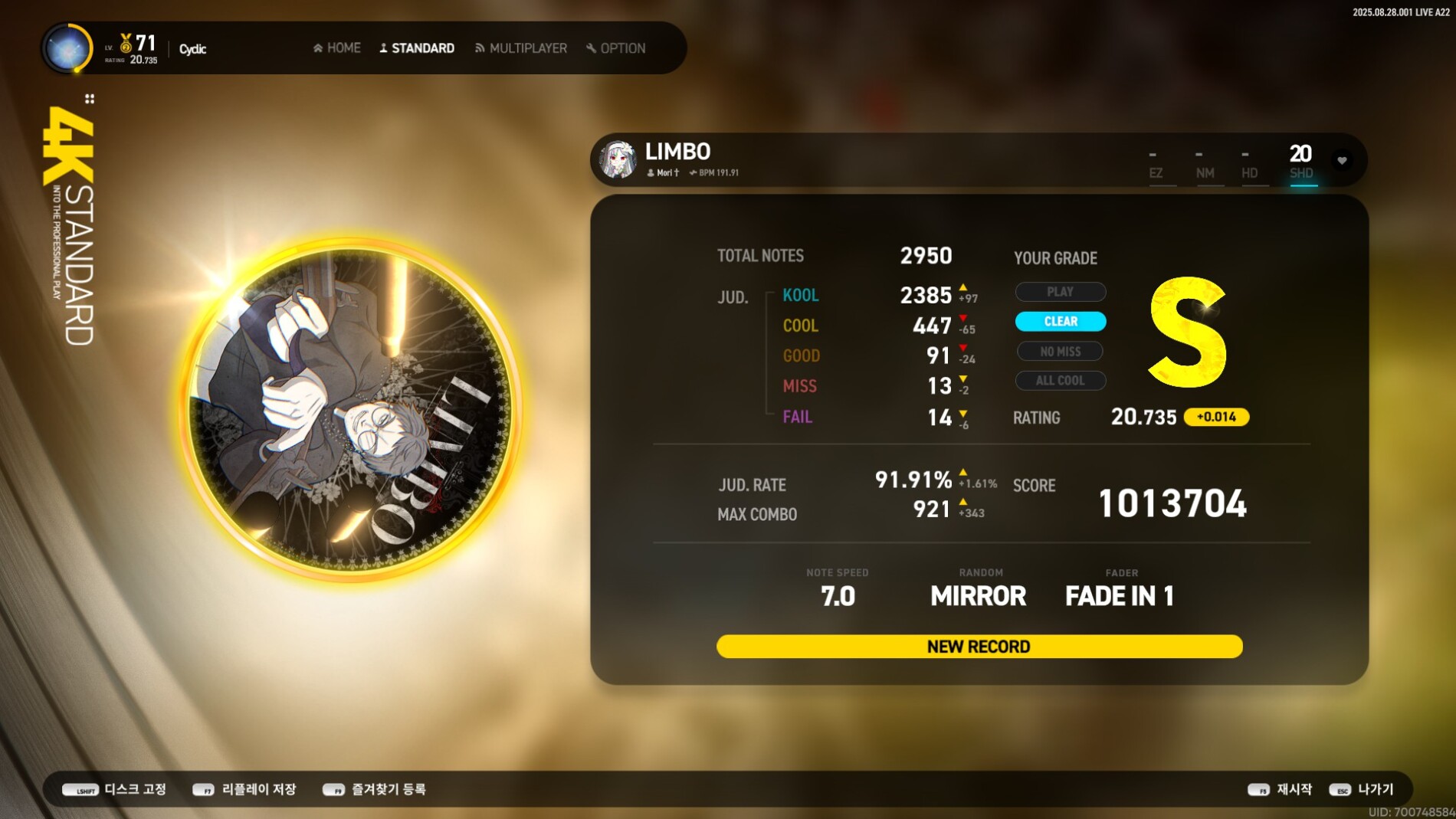The width and height of the screenshot is (1456, 819).
Task: Open the HOME menu
Action: tap(337, 48)
